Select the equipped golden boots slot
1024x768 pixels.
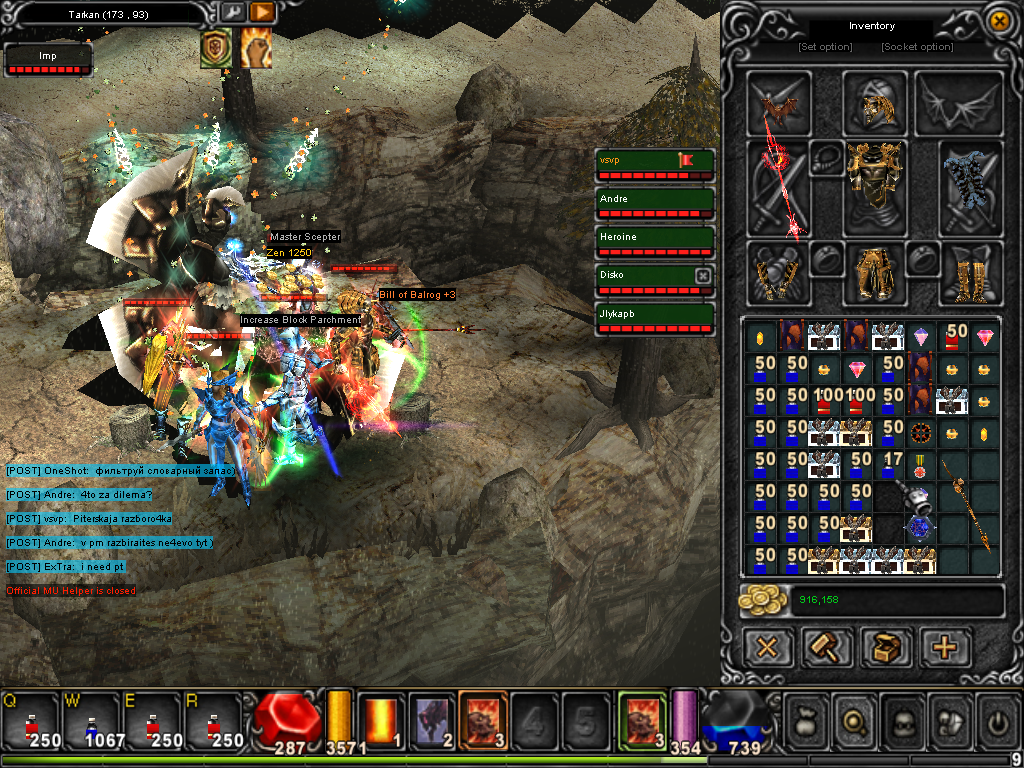(x=970, y=273)
